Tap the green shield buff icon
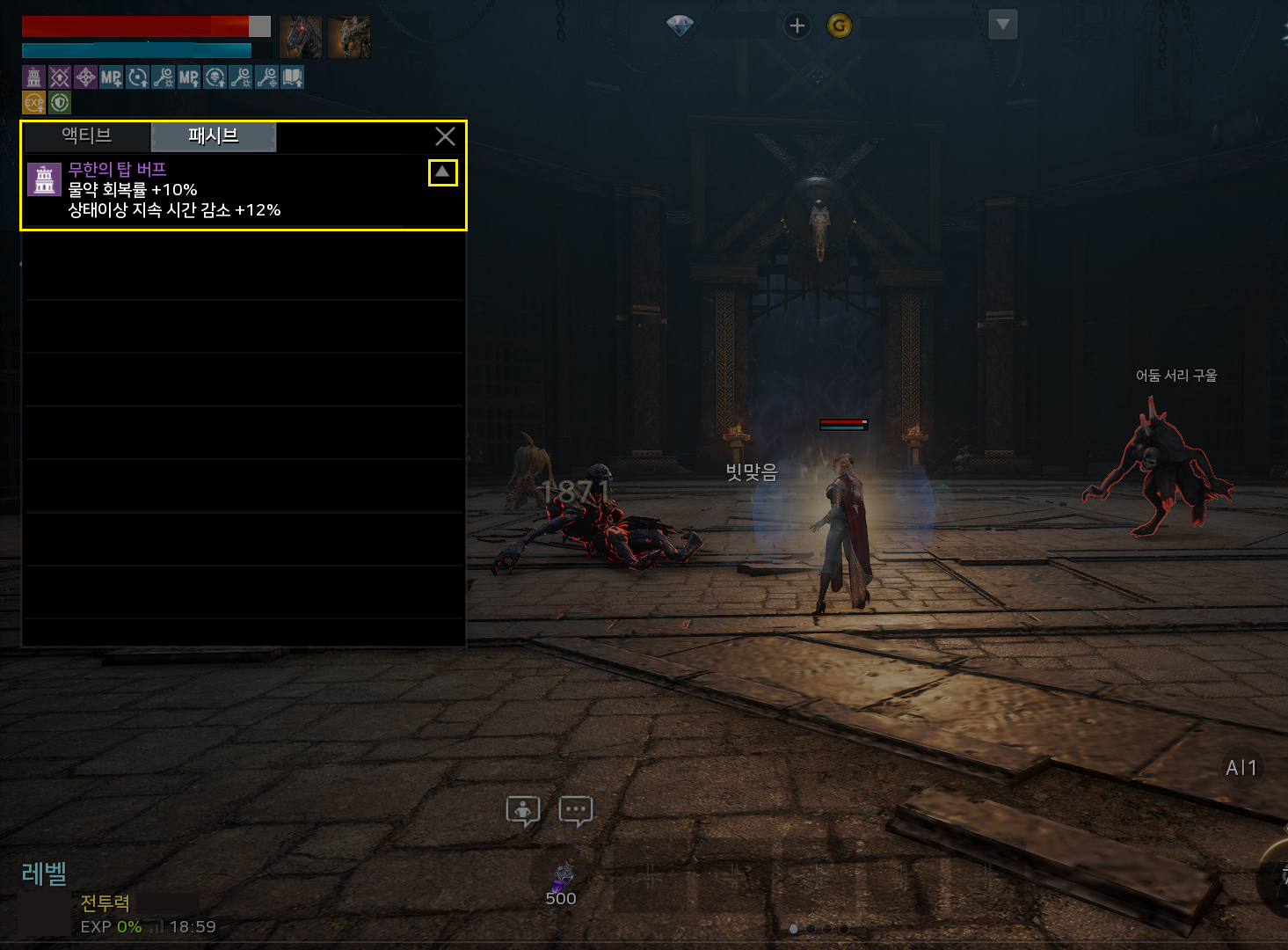This screenshot has width=1288, height=950. pyautogui.click(x=60, y=102)
